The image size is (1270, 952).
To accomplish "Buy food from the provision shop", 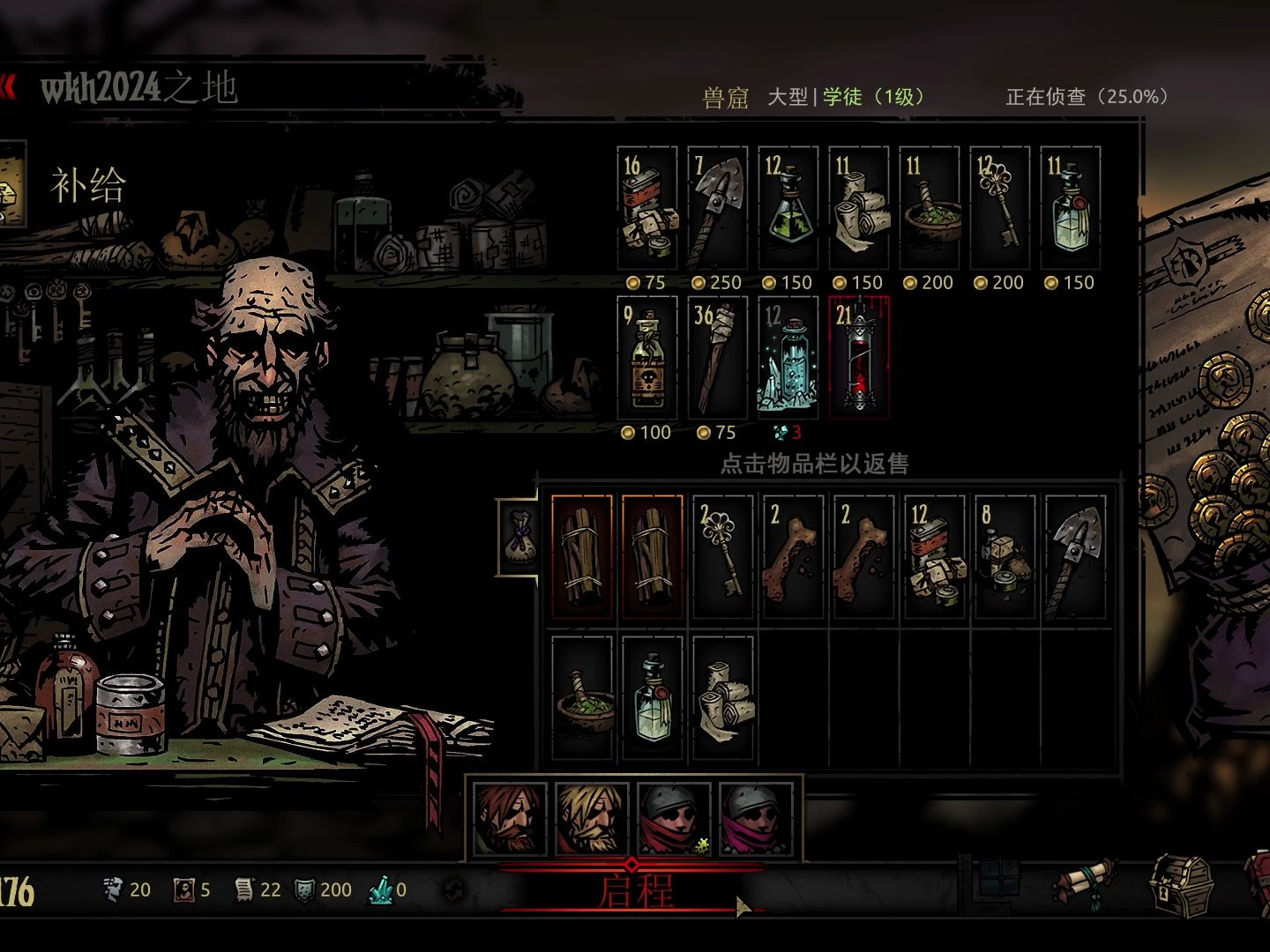I will (647, 209).
